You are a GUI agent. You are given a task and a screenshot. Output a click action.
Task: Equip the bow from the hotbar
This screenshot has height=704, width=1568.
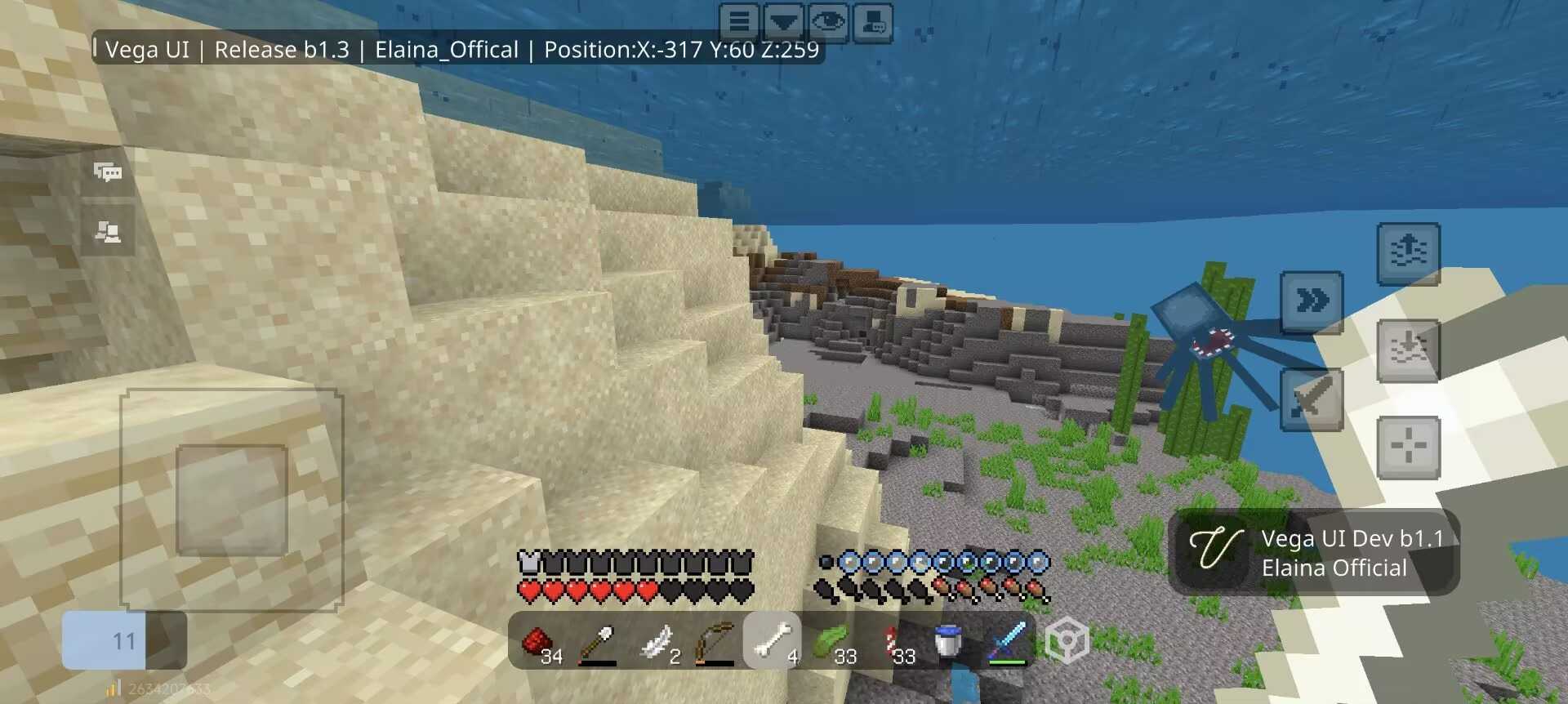(715, 642)
